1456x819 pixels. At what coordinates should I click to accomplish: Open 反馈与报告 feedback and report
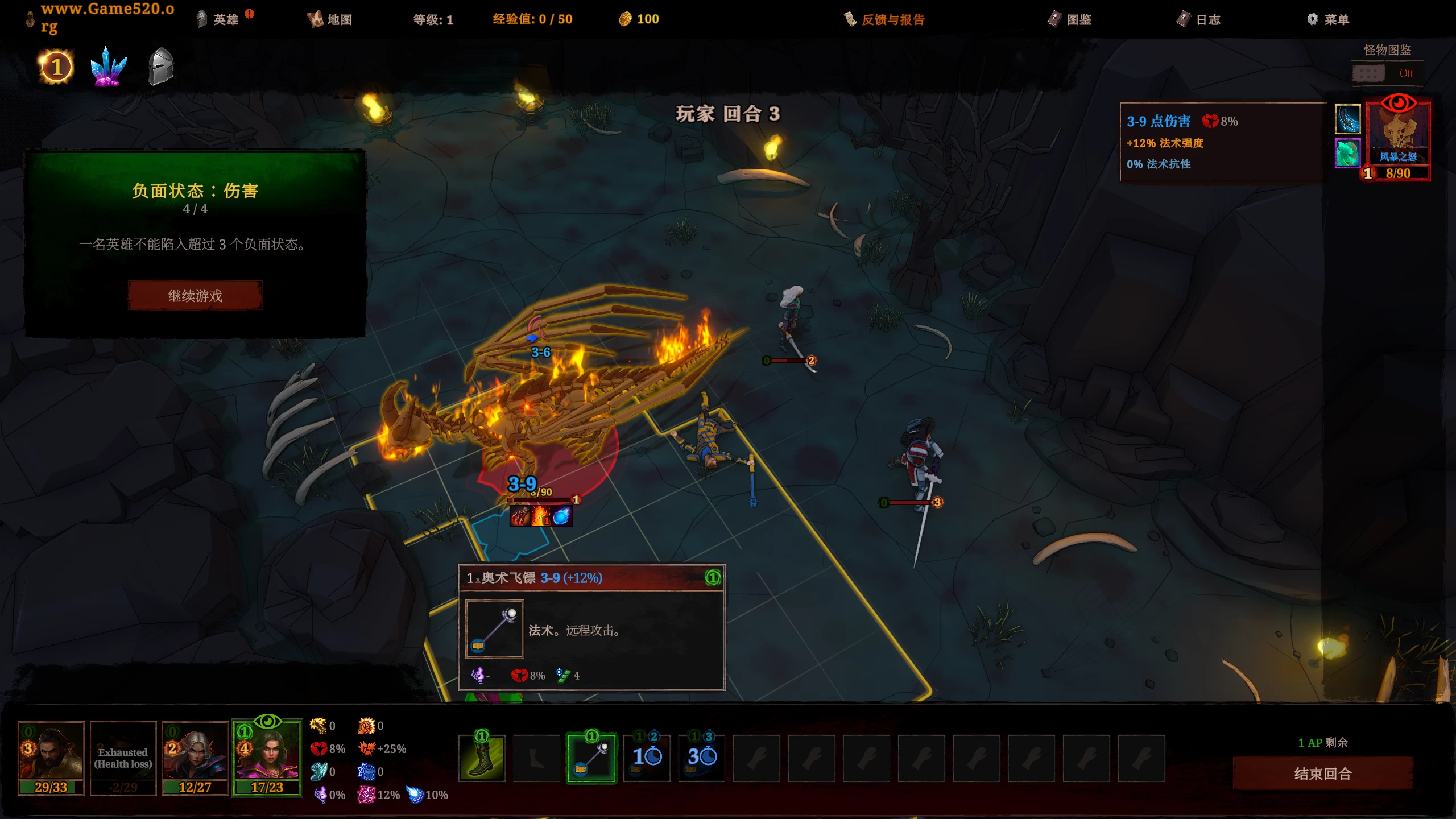[x=885, y=19]
